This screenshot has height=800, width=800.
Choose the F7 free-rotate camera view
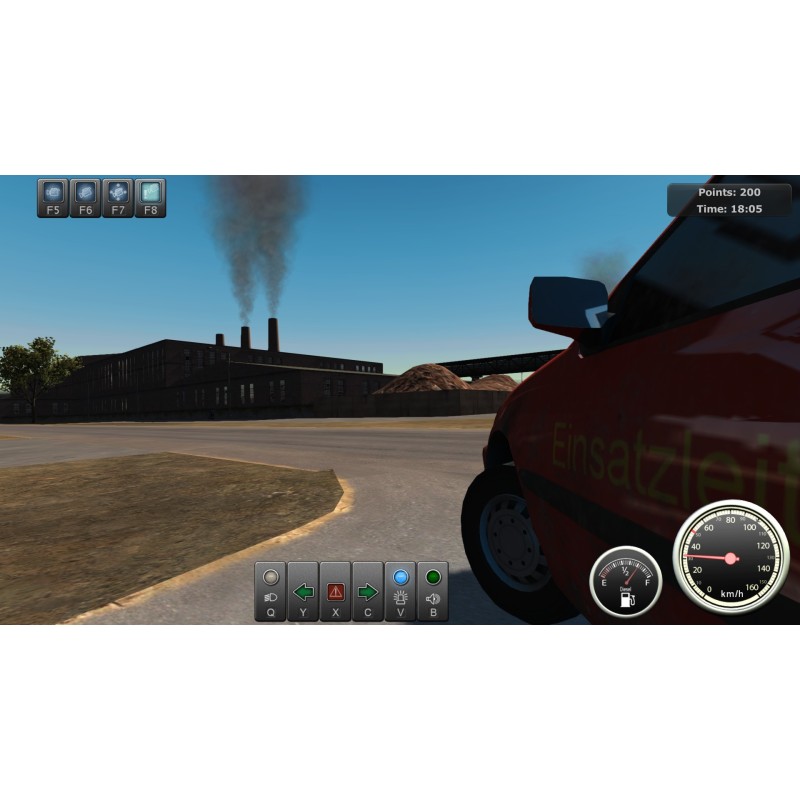click(118, 197)
